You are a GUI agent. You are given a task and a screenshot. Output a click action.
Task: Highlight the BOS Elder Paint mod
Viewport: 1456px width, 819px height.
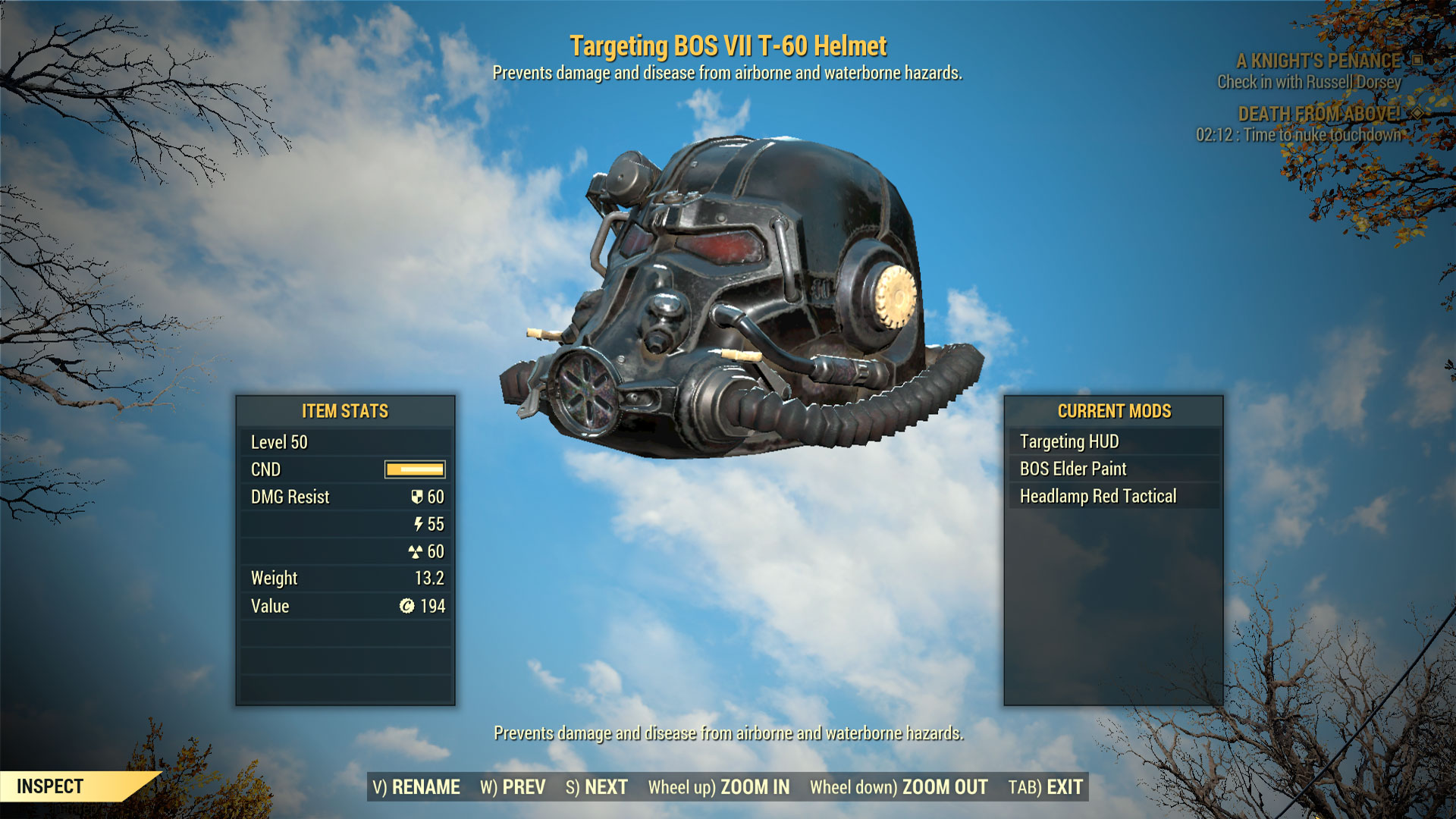point(1073,469)
